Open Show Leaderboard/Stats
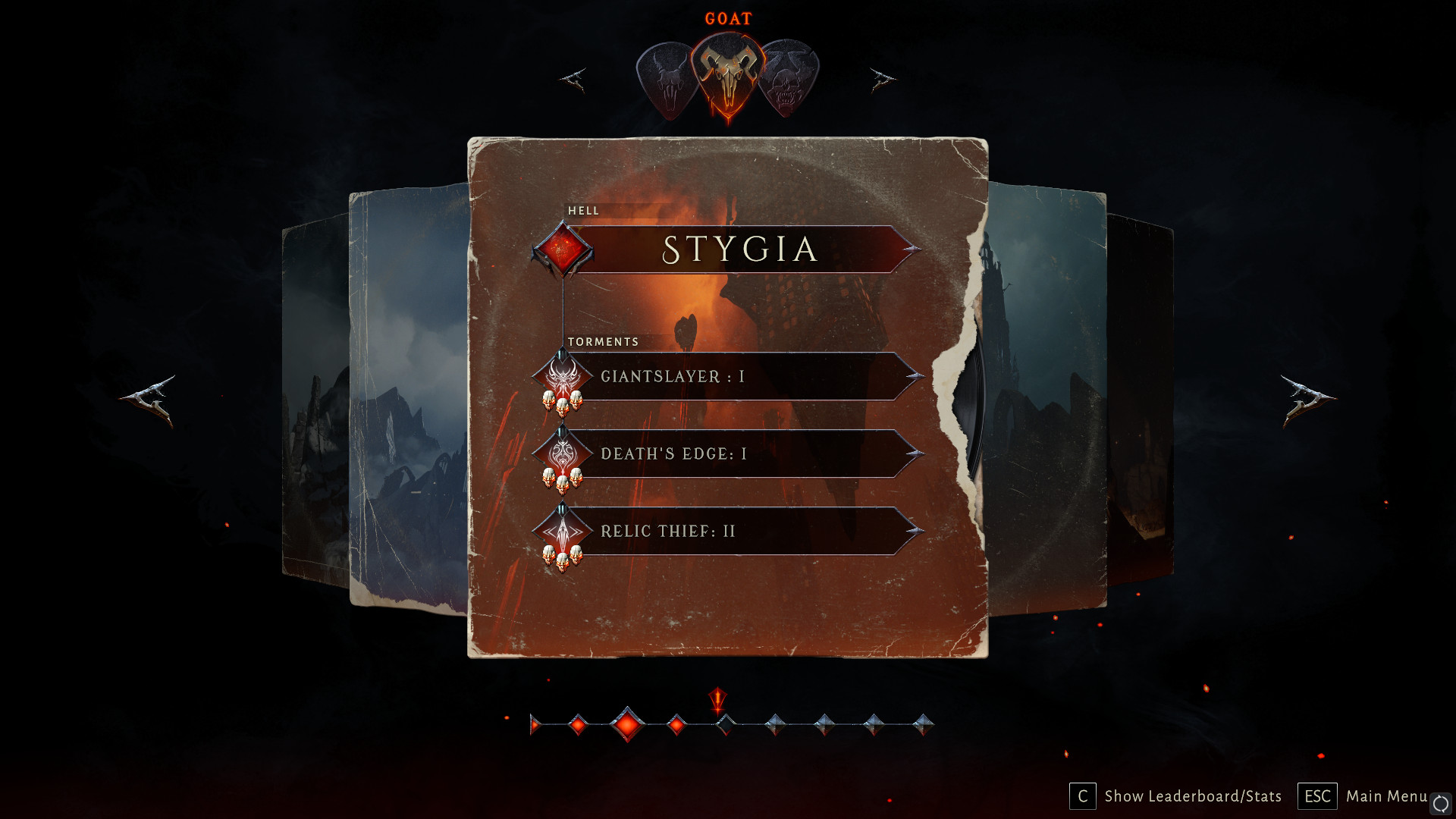This screenshot has height=819, width=1456. [x=1193, y=796]
